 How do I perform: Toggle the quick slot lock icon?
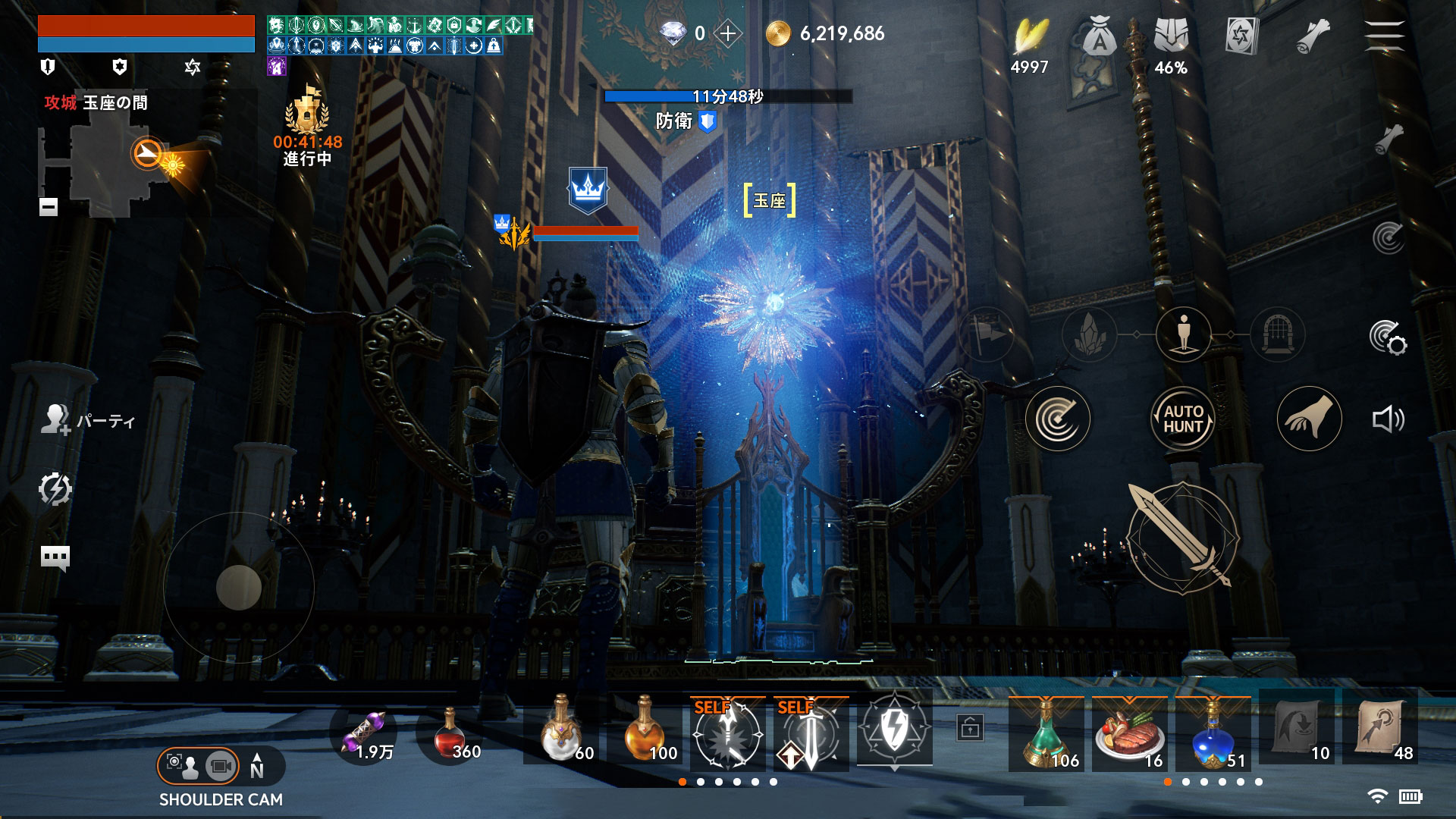[970, 728]
